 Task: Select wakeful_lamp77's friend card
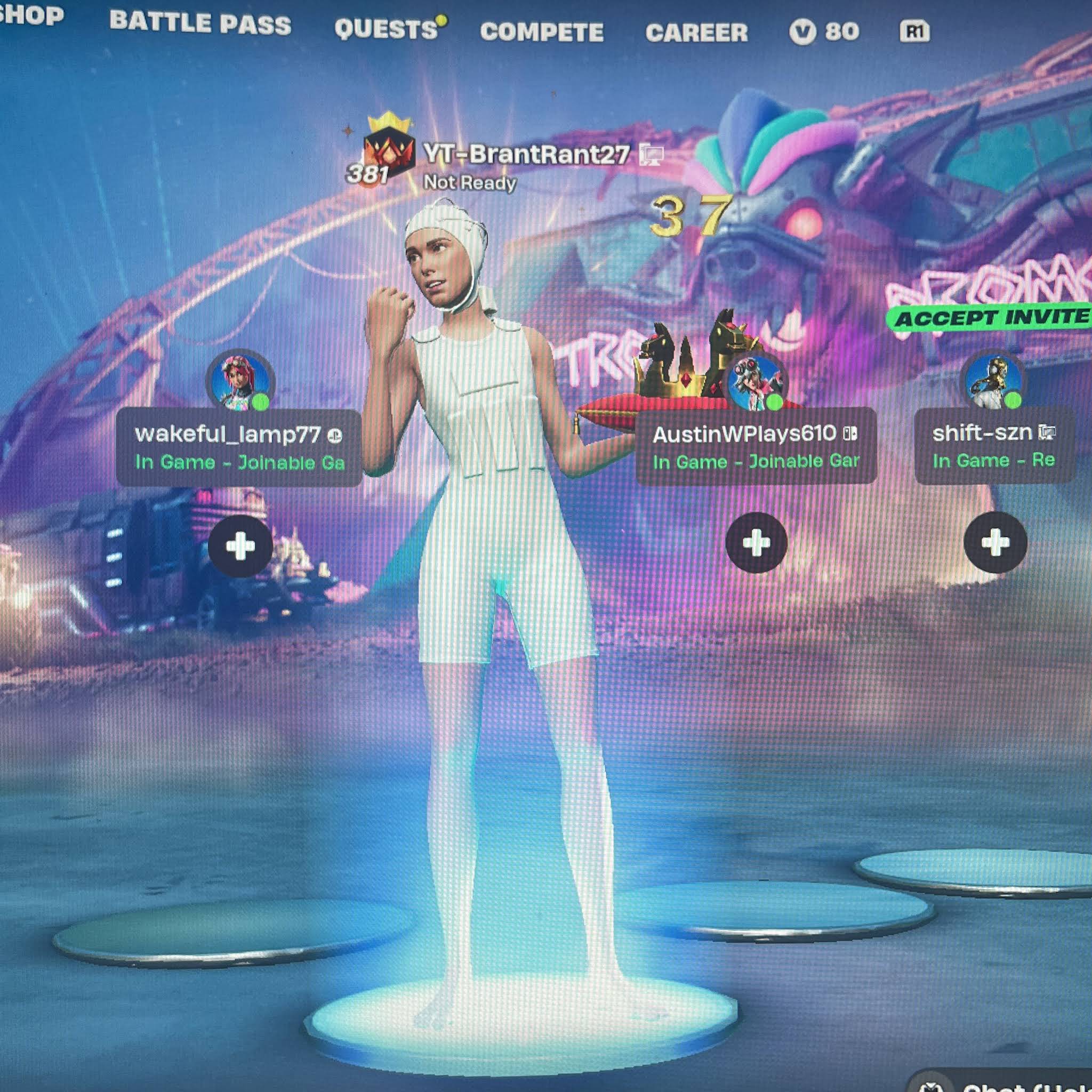point(238,448)
